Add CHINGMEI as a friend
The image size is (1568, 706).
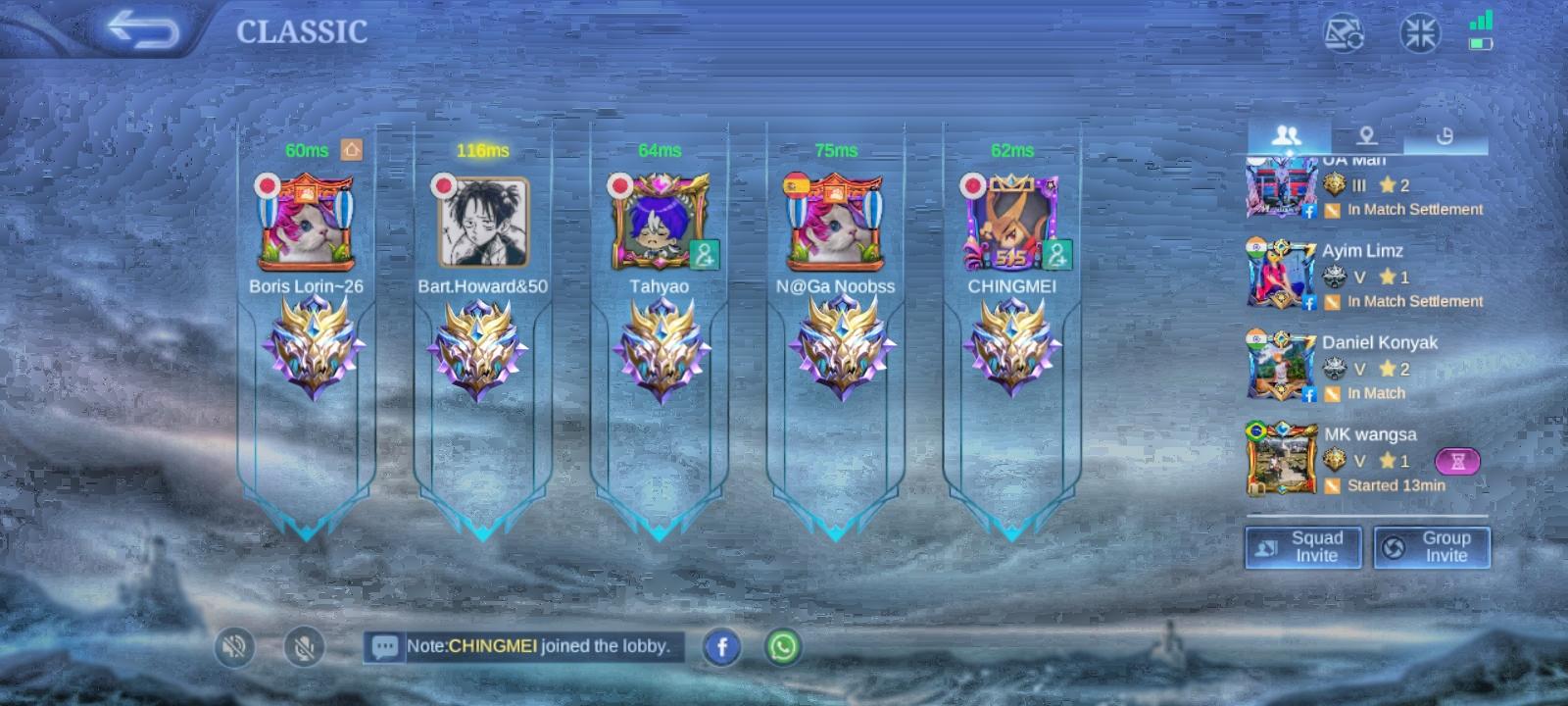point(1056,255)
